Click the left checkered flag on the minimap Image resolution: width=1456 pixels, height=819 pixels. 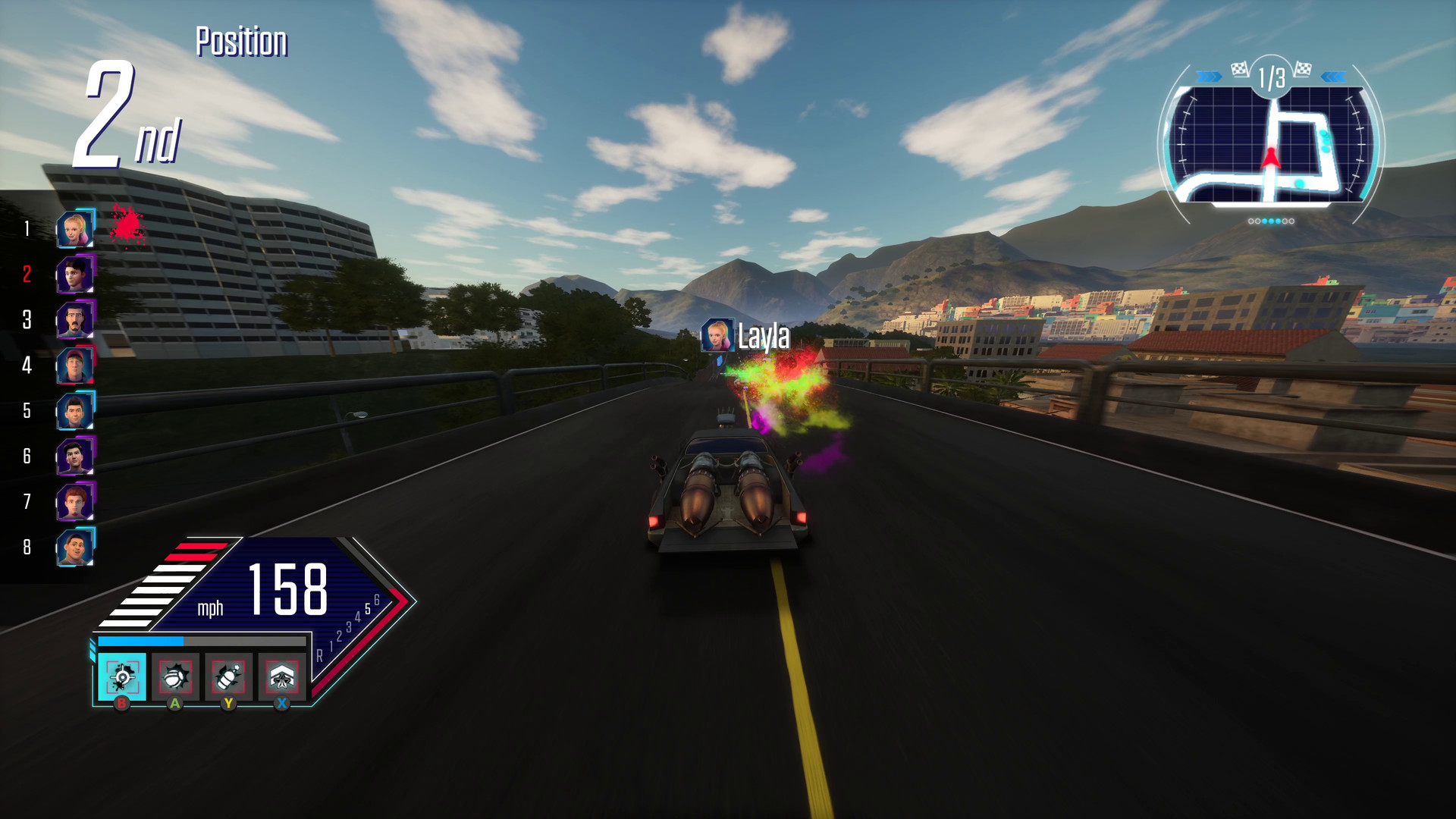click(x=1239, y=69)
